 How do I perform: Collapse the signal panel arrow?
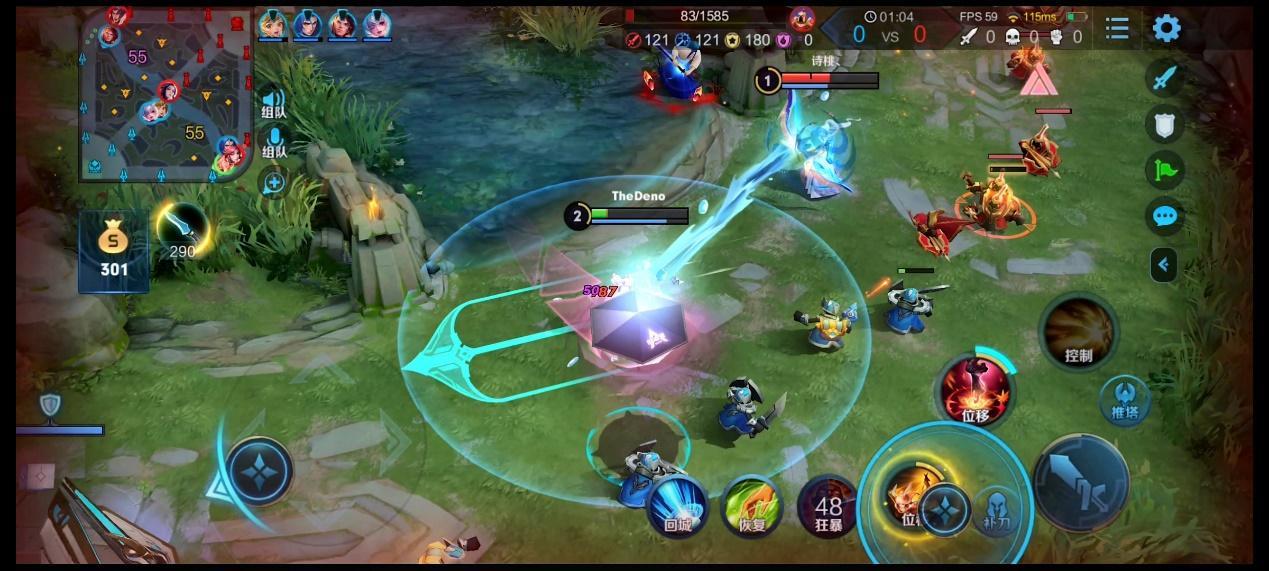click(x=1163, y=264)
